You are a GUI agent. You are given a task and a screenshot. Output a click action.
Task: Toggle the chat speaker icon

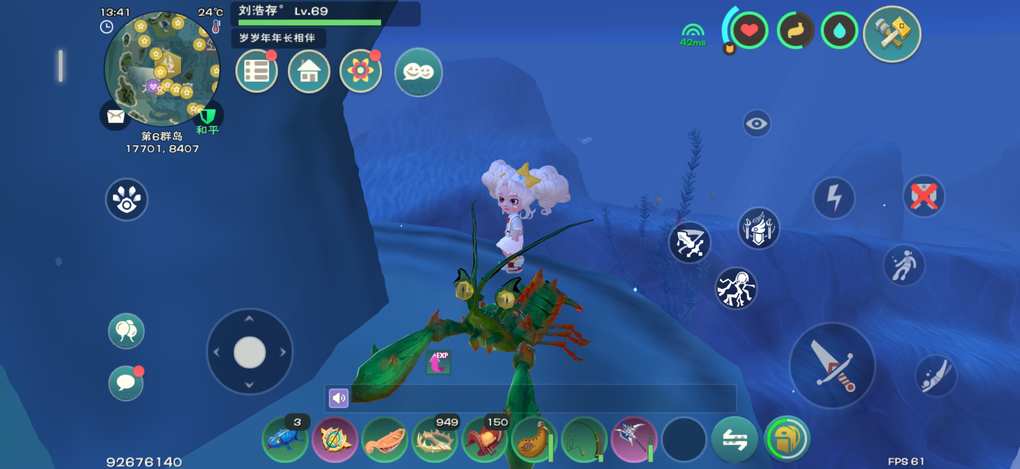pos(339,398)
